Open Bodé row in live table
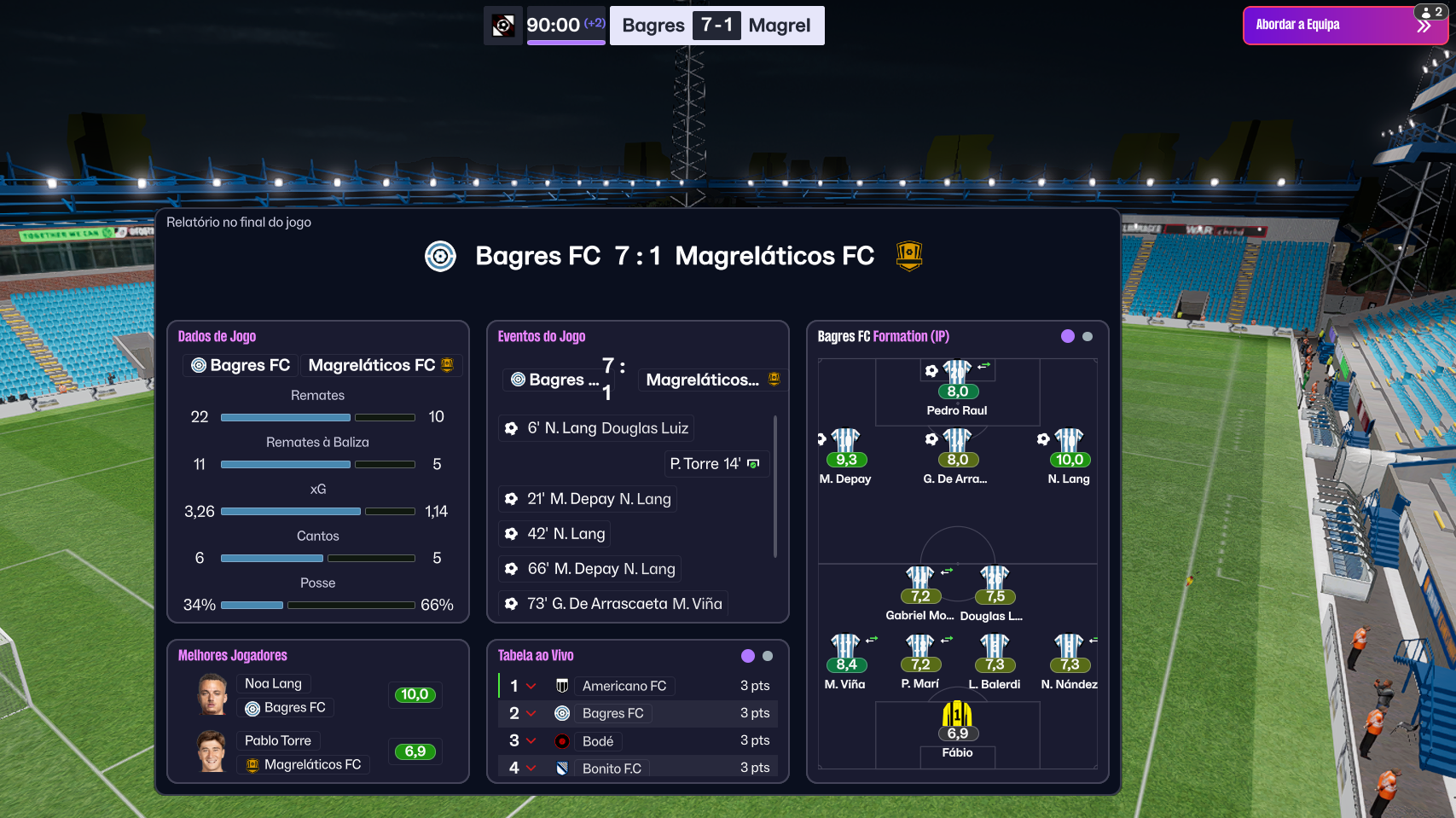 598,741
